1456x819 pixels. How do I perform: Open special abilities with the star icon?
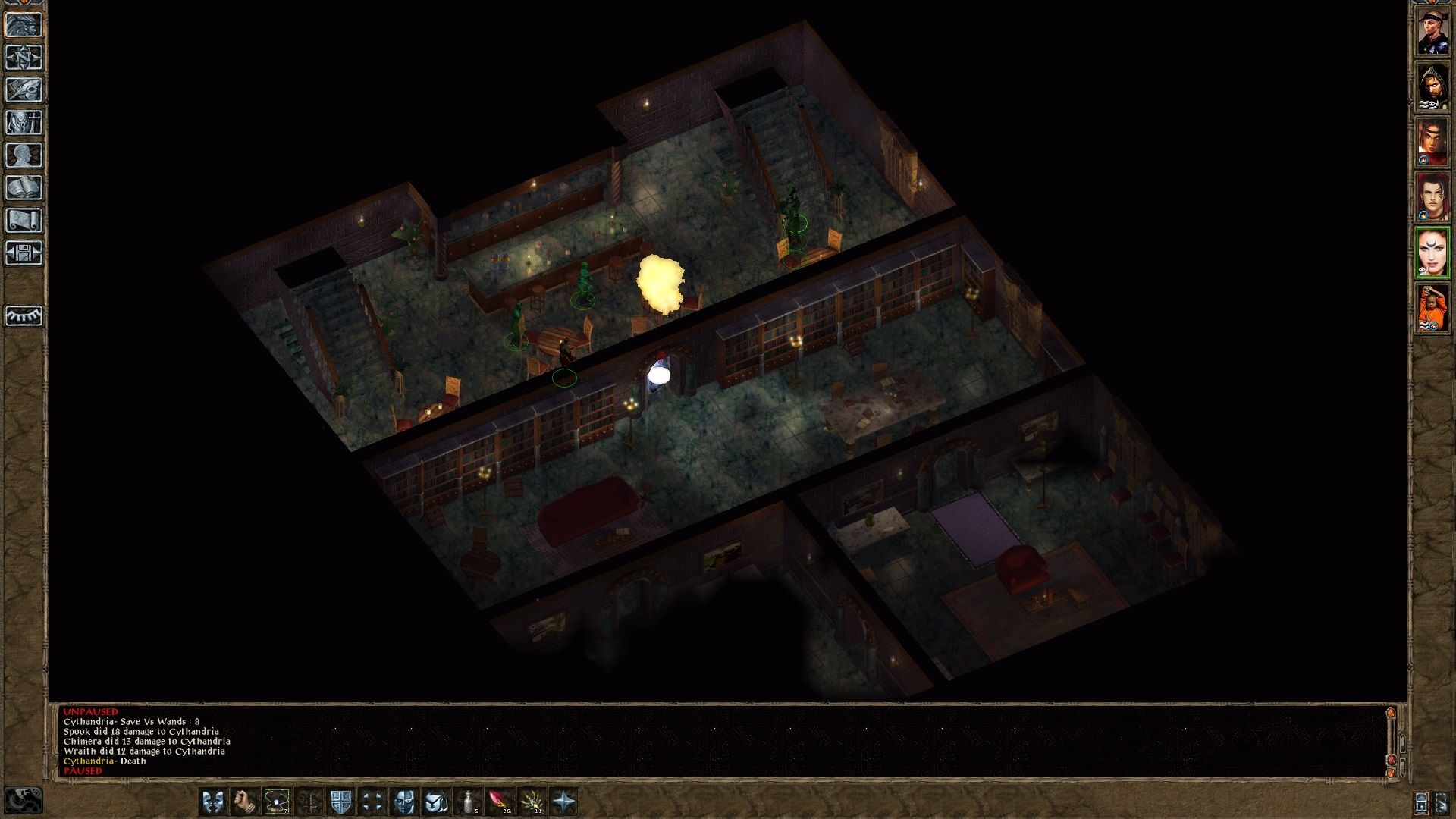coord(564,801)
